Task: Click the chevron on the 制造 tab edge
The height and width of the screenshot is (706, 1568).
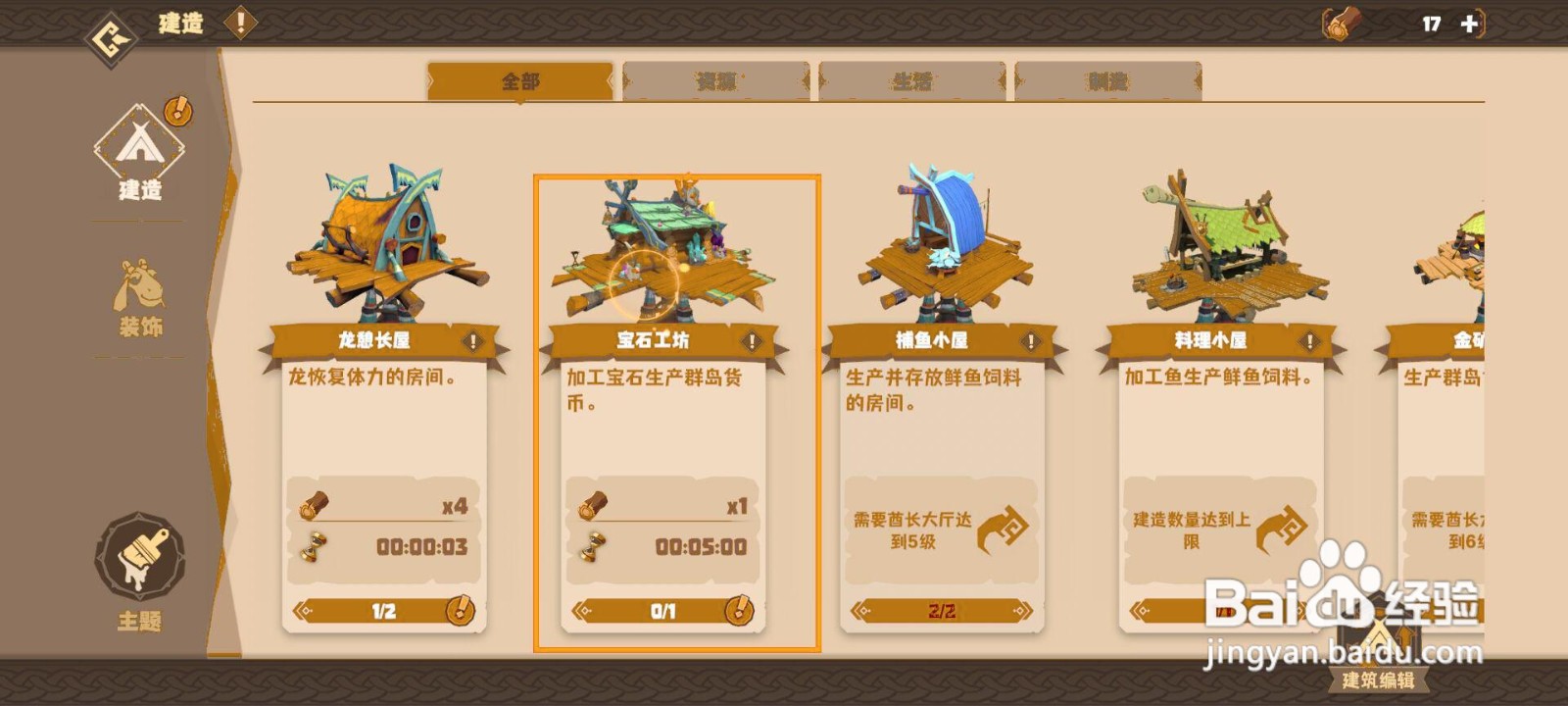Action: (x=1198, y=80)
